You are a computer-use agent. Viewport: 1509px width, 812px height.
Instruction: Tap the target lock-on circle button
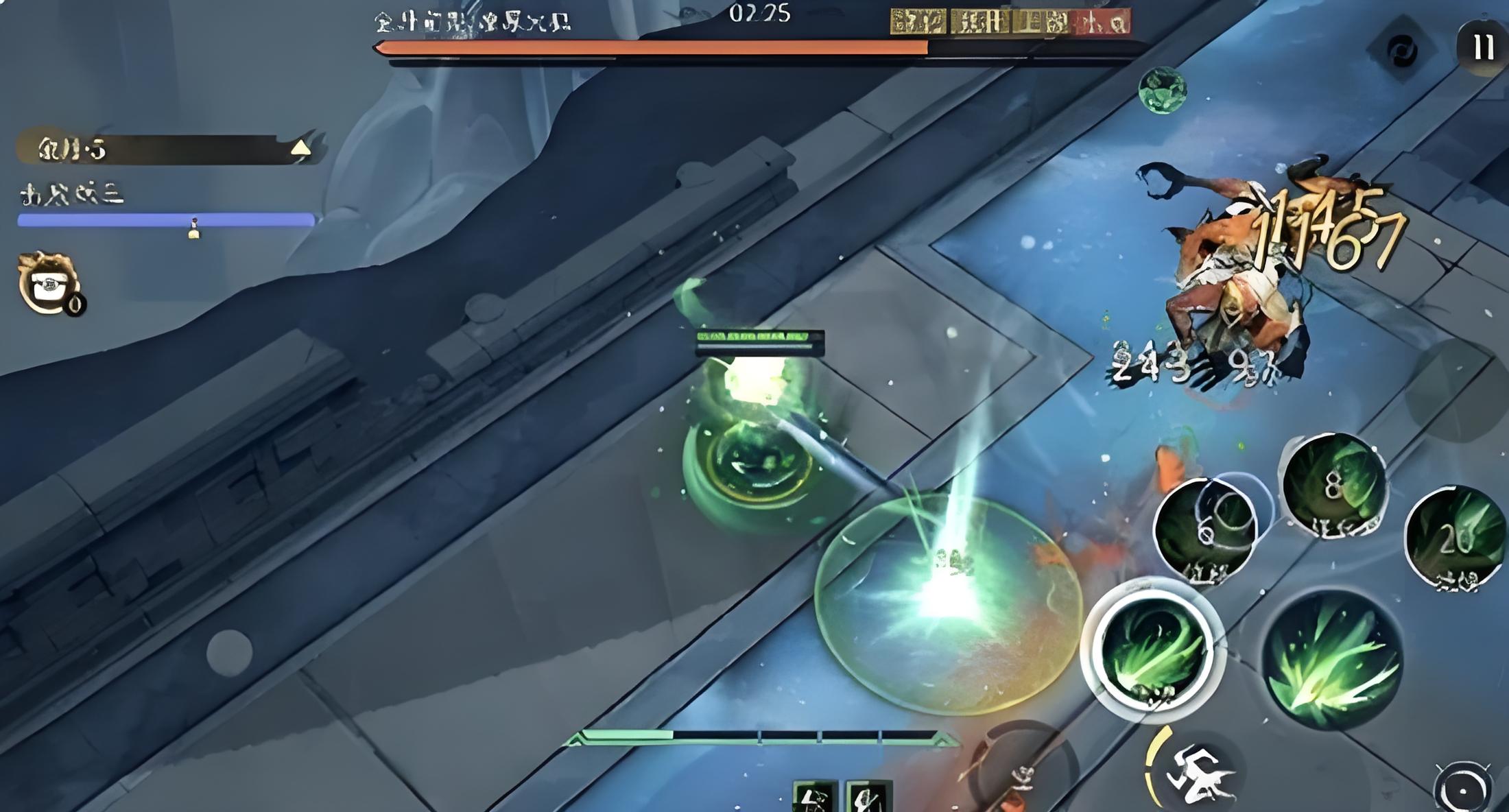tap(1462, 789)
